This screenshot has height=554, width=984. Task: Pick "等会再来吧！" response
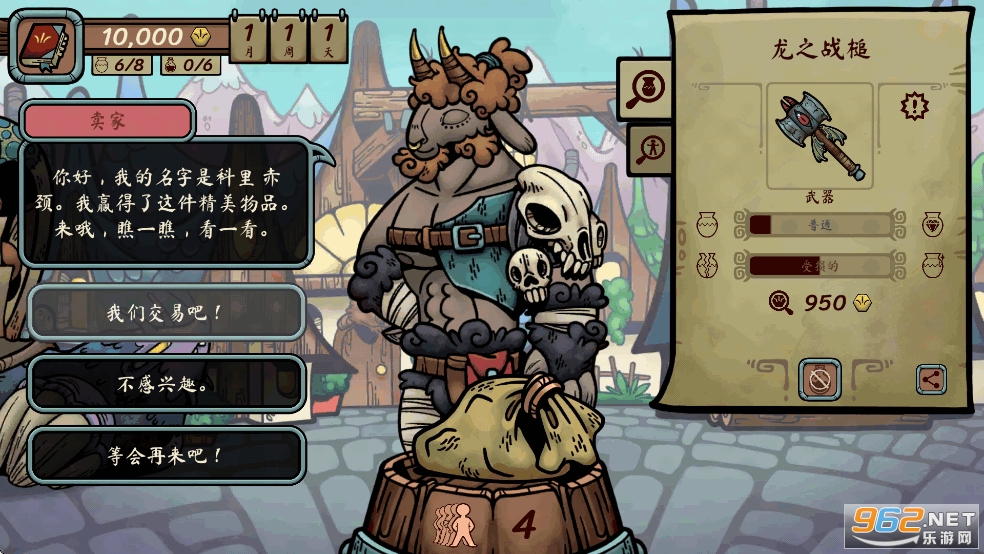(x=166, y=456)
